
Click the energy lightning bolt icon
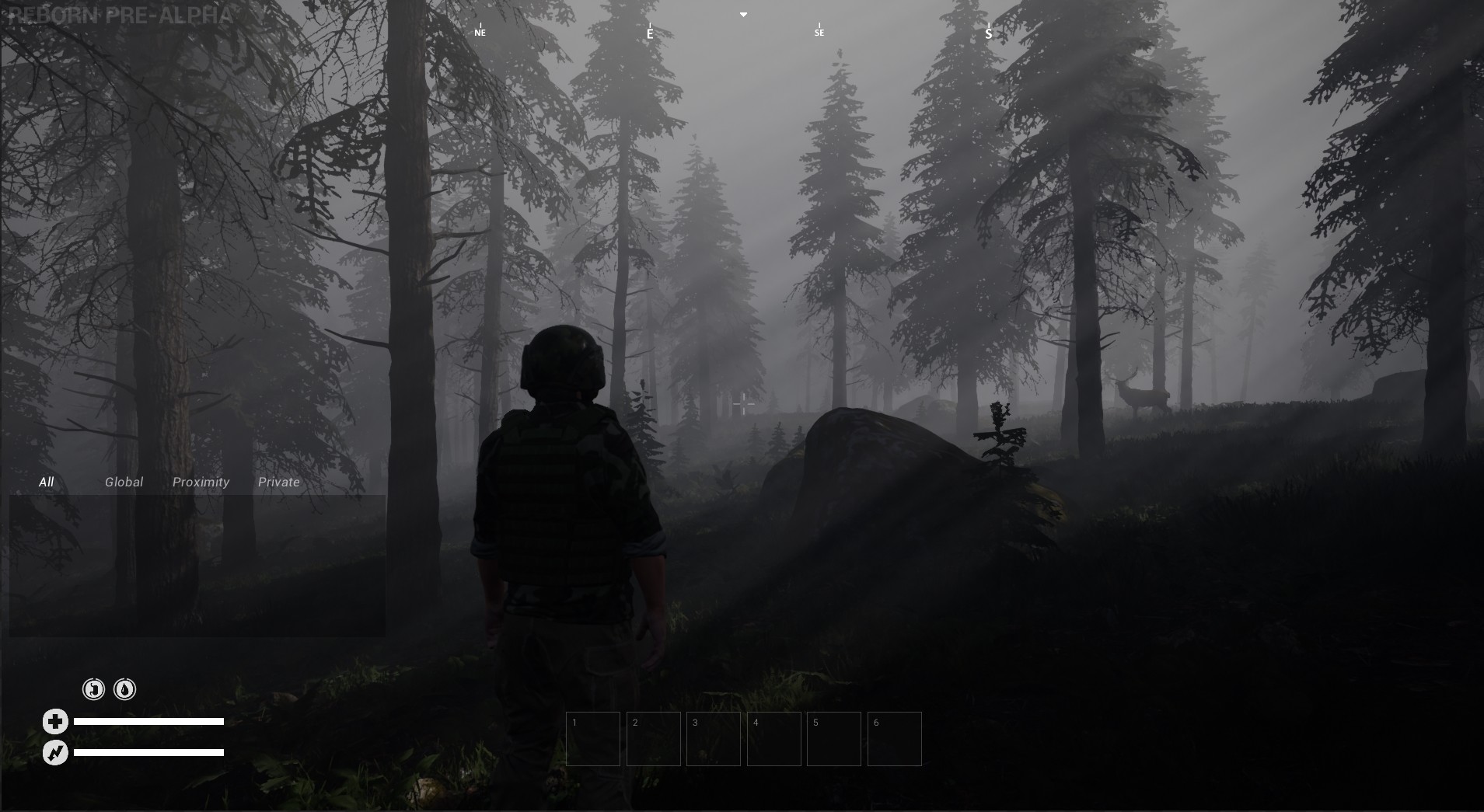click(54, 752)
